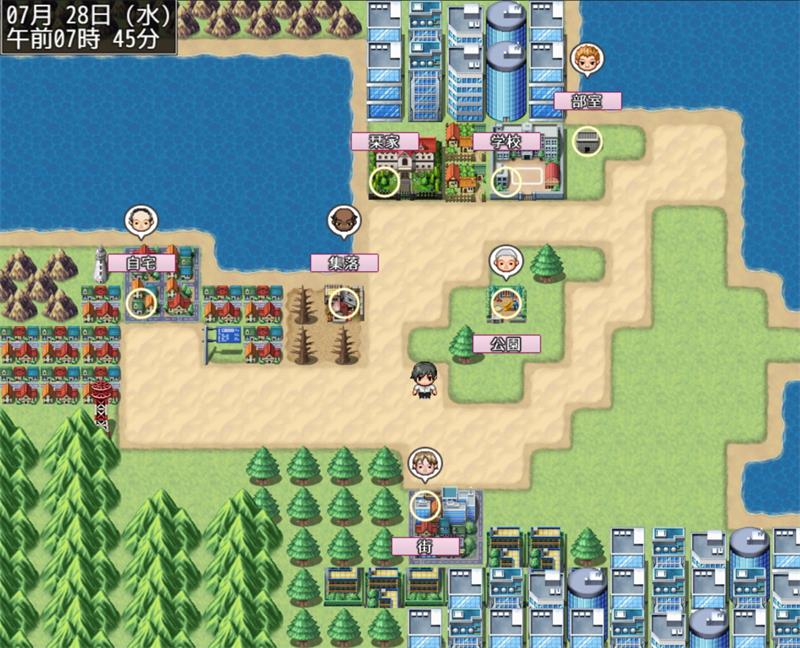Image resolution: width=800 pixels, height=648 pixels.
Task: Click the bald man portrait bubble above 自宅
Action: (x=141, y=221)
